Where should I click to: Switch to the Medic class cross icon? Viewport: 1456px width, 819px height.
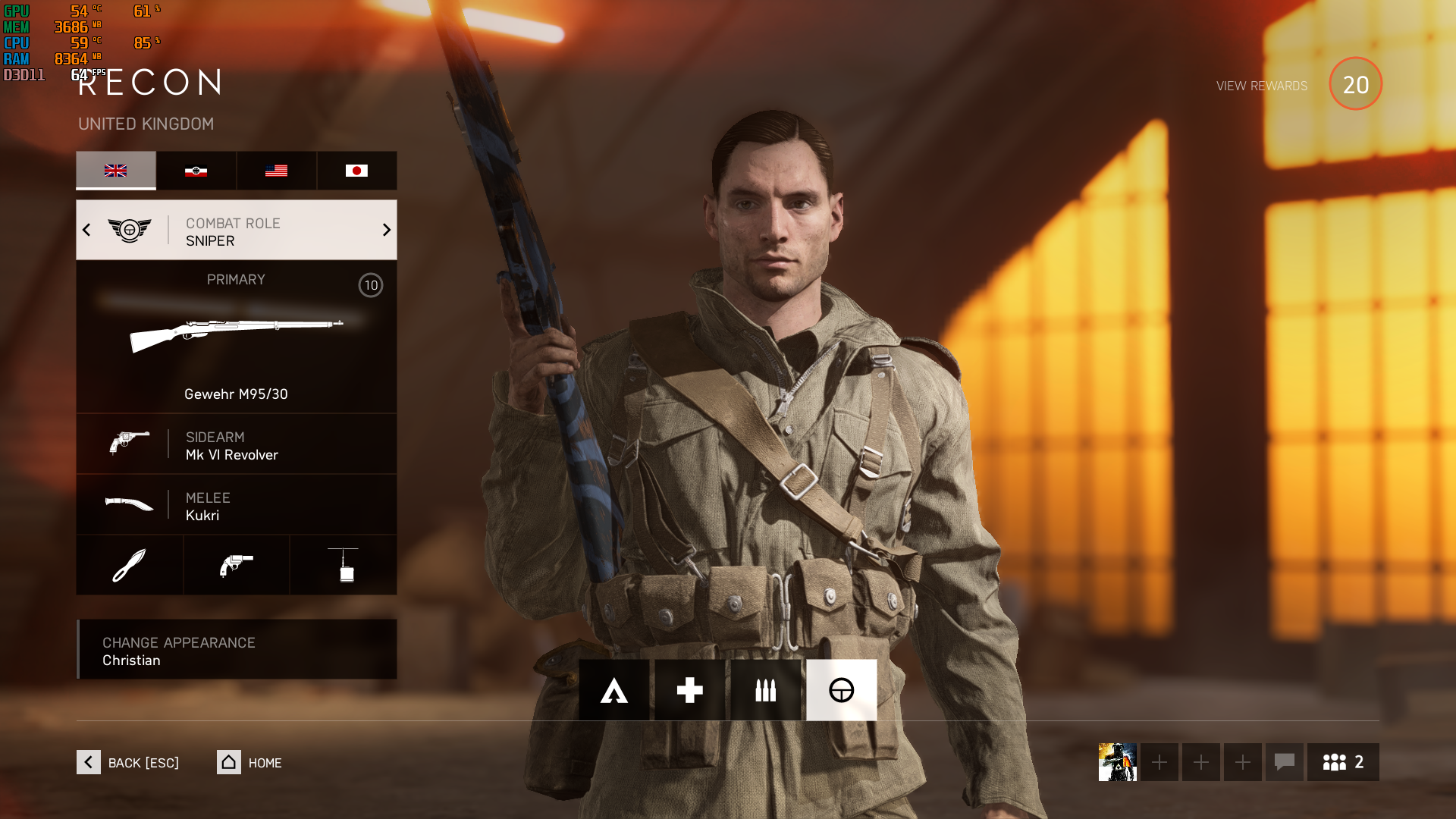(690, 690)
